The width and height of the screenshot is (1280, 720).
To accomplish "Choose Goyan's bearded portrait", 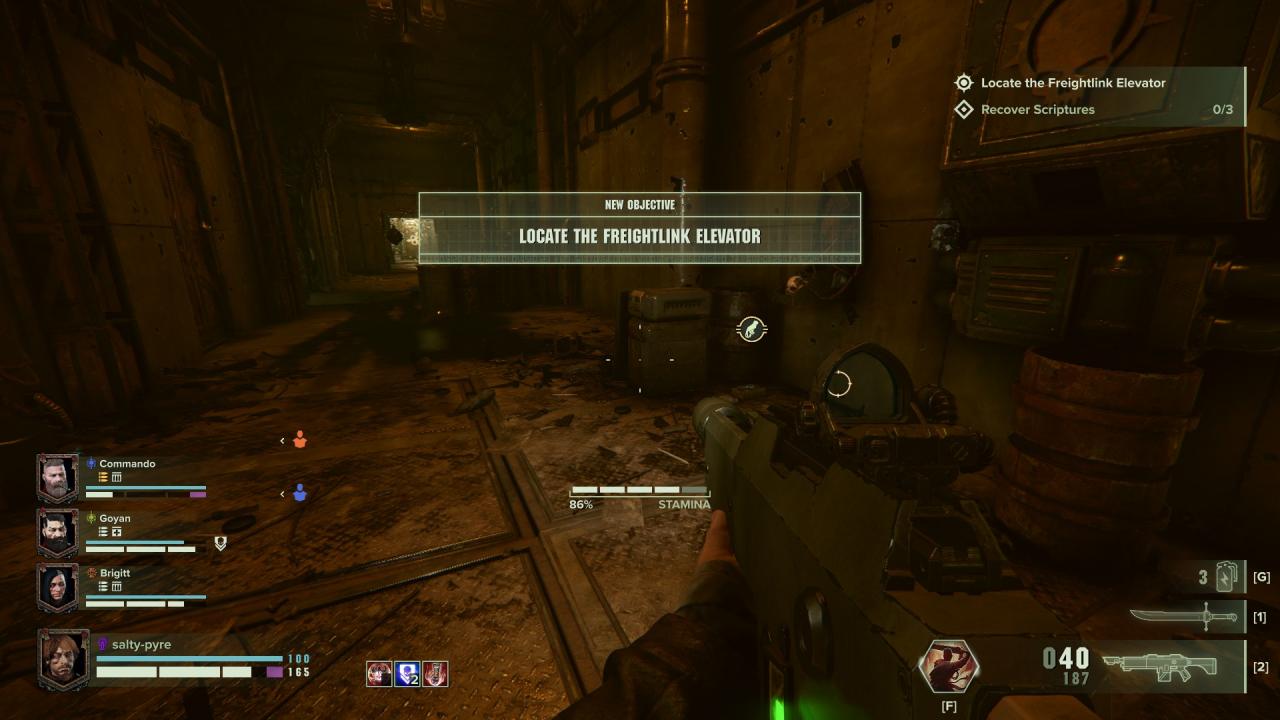I will point(57,533).
